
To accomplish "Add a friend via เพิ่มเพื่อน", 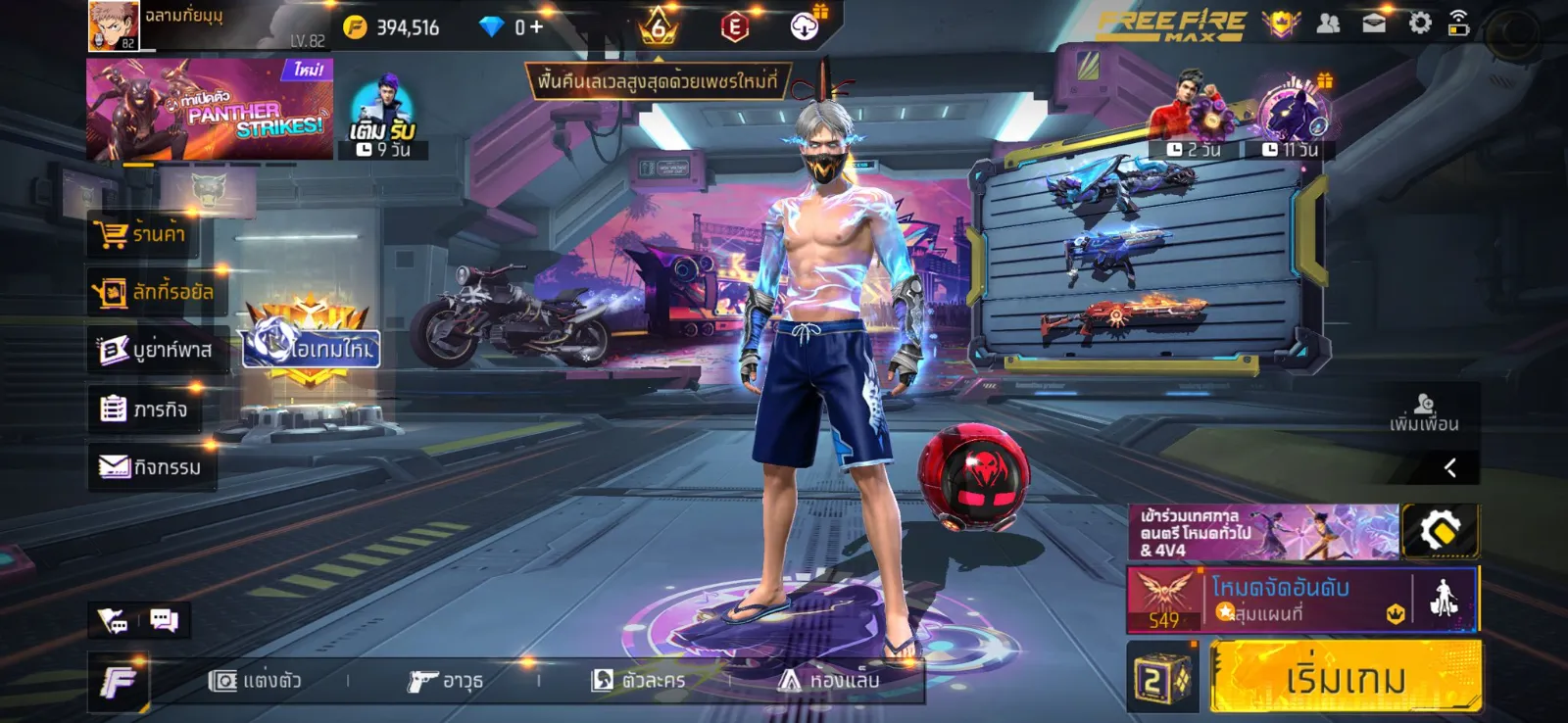I will (x=1424, y=413).
